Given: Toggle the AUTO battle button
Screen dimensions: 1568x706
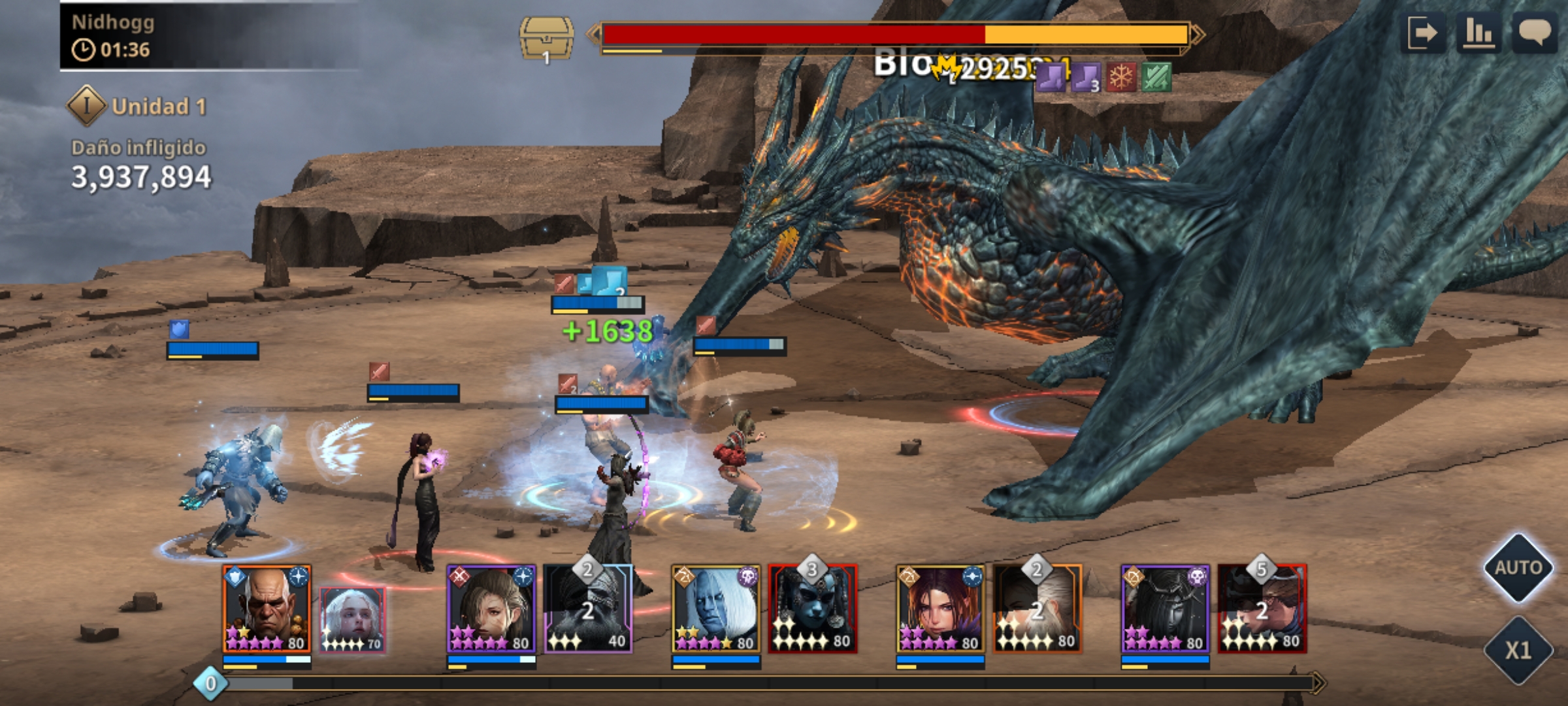Looking at the screenshot, I should click(x=1518, y=567).
